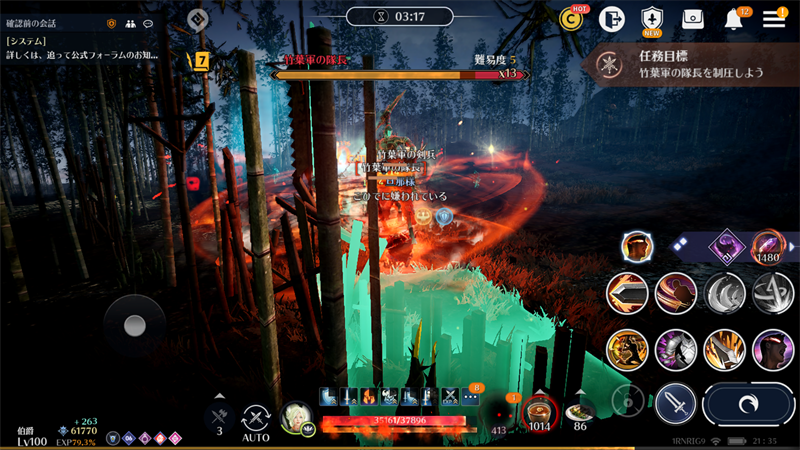800x450 pixels.
Task: Exit the dungeon via door icon
Action: [611, 19]
